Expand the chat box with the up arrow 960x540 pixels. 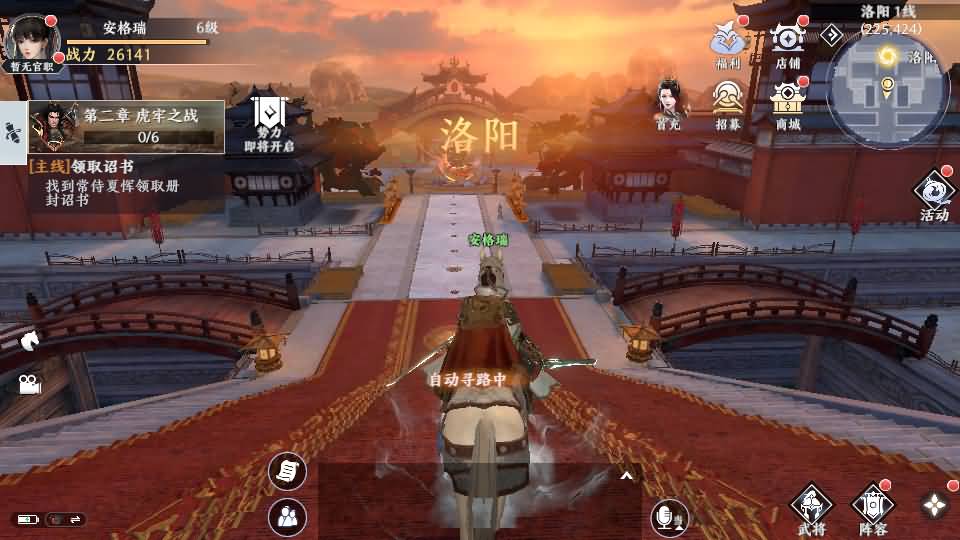click(627, 476)
